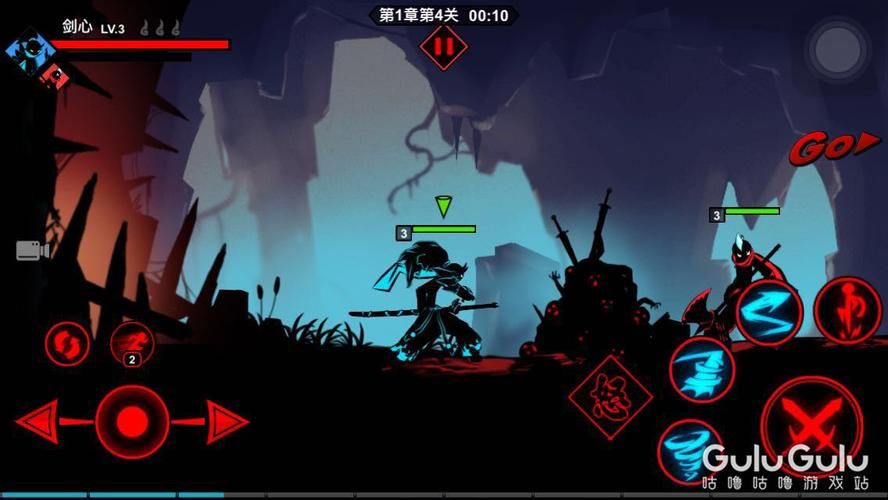Toggle the gray video camera recording icon
Image resolution: width=888 pixels, height=500 pixels.
tap(32, 250)
